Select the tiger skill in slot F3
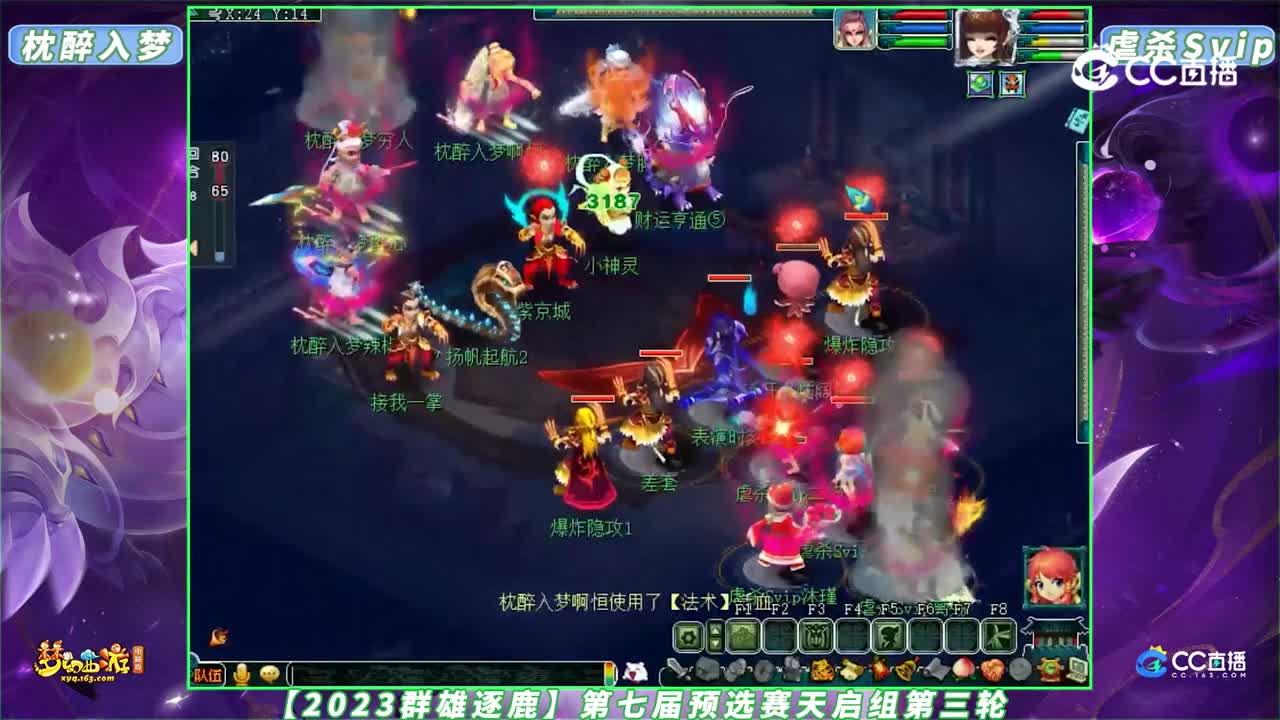 coord(818,634)
